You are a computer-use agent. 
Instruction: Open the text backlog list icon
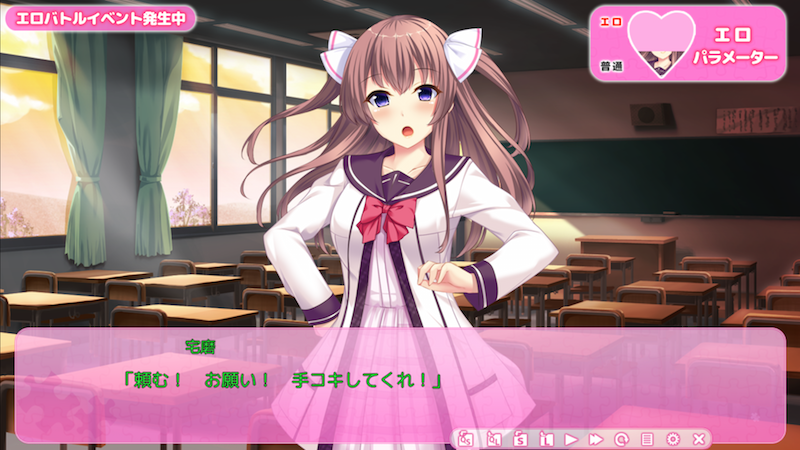pyautogui.click(x=647, y=438)
